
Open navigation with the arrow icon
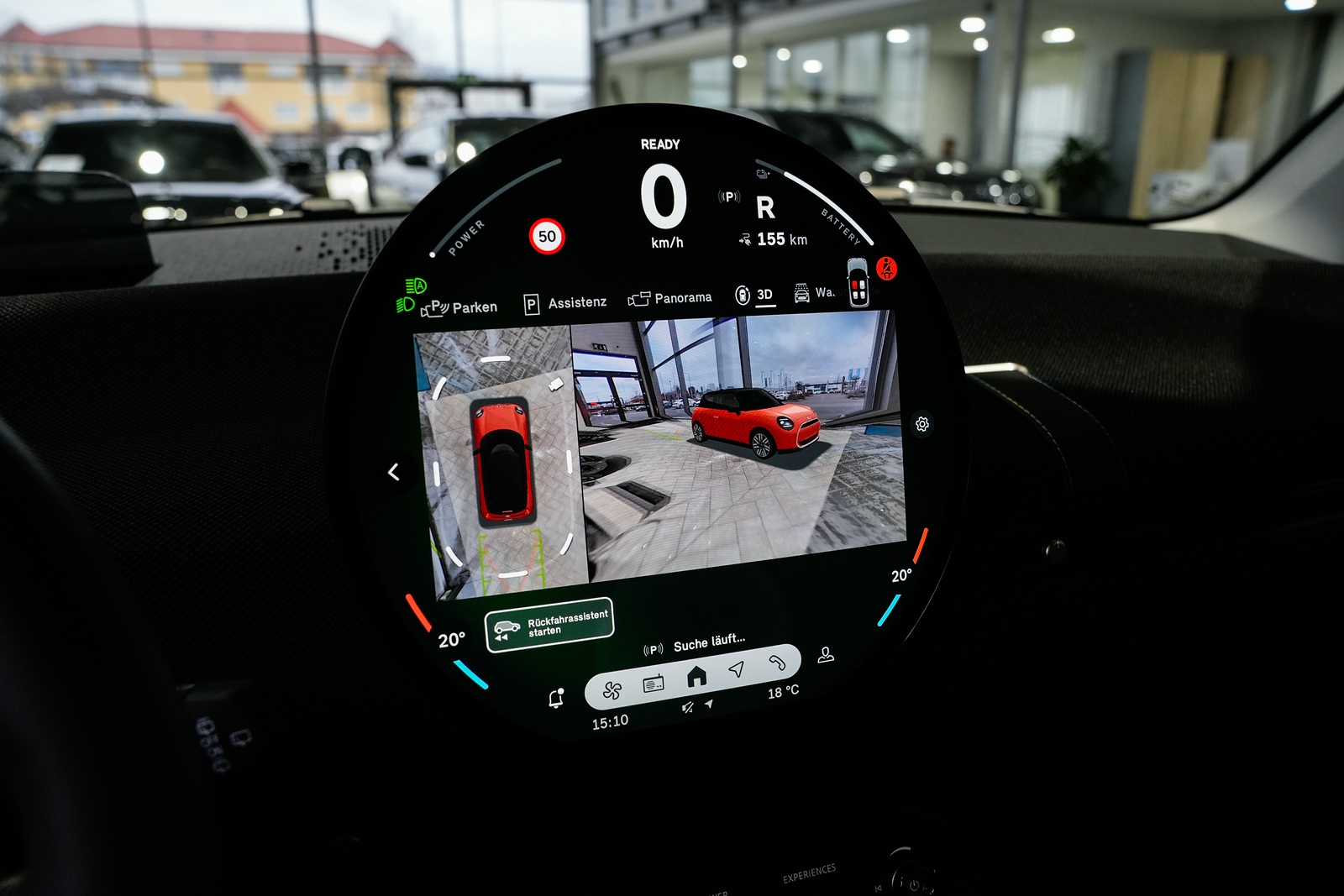point(737,668)
